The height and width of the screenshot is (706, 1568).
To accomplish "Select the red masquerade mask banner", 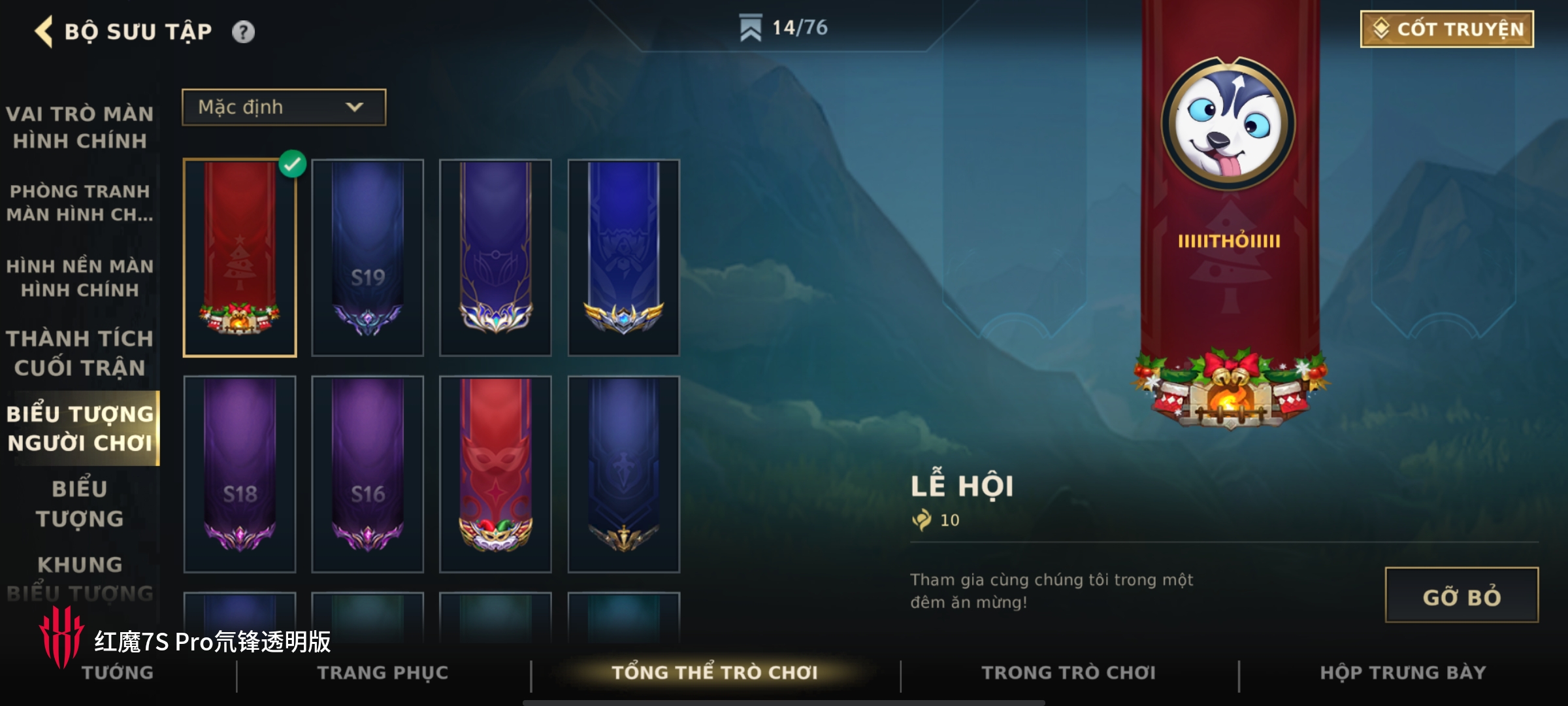I will (x=496, y=474).
